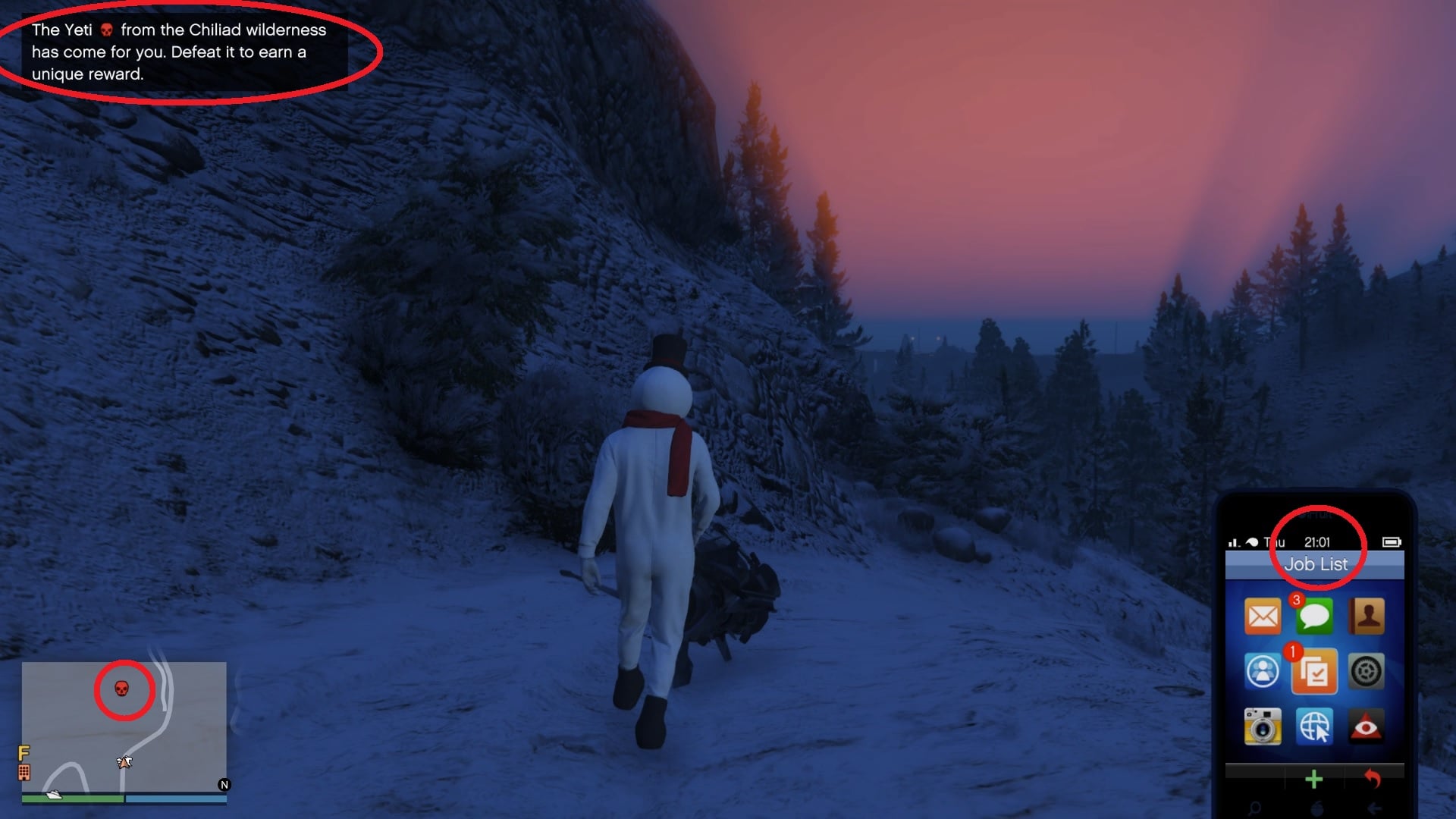The height and width of the screenshot is (819, 1456).
Task: Select the cloud icon in the phone status bar
Action: (1253, 542)
